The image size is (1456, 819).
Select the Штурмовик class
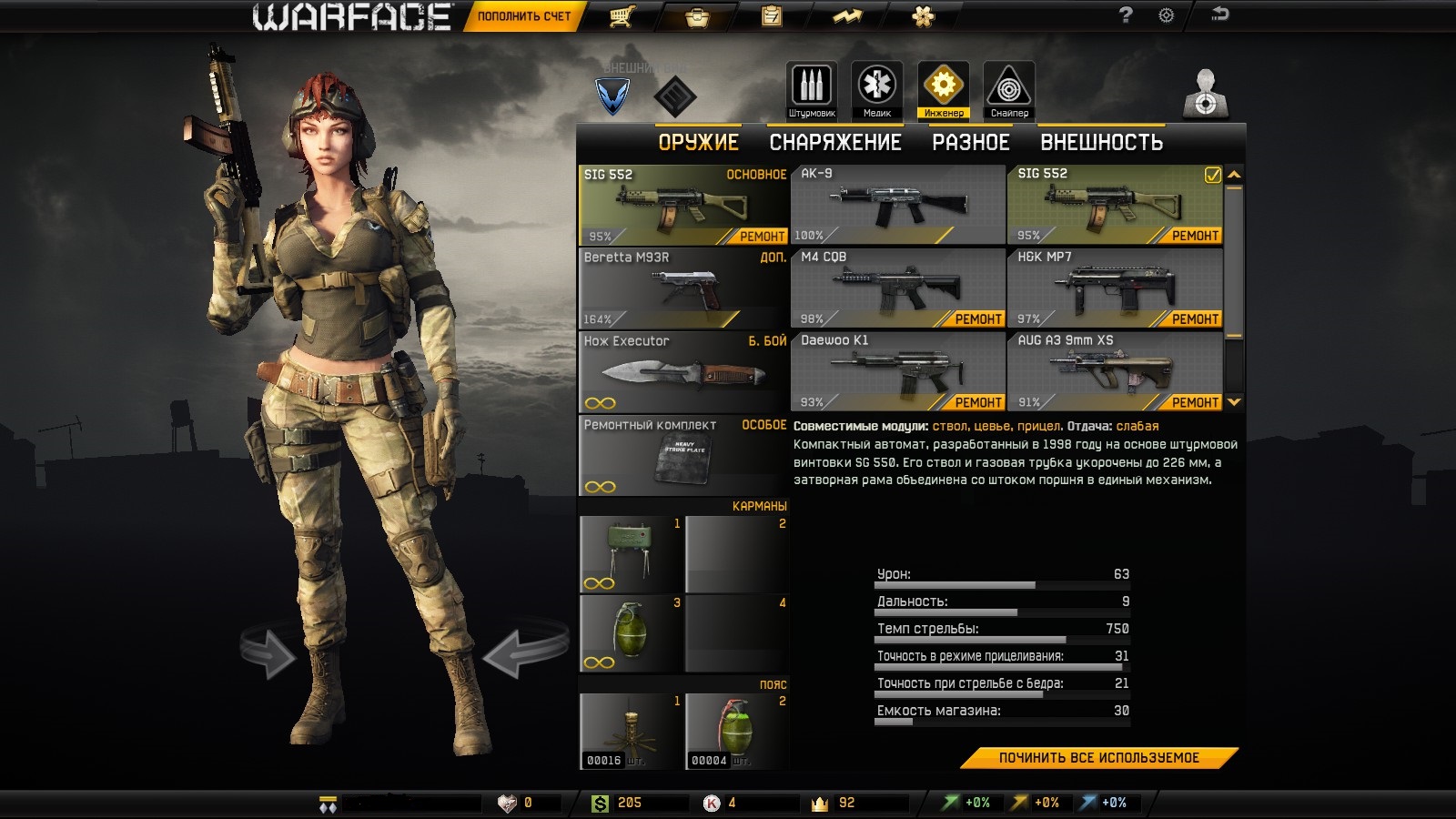[x=811, y=90]
